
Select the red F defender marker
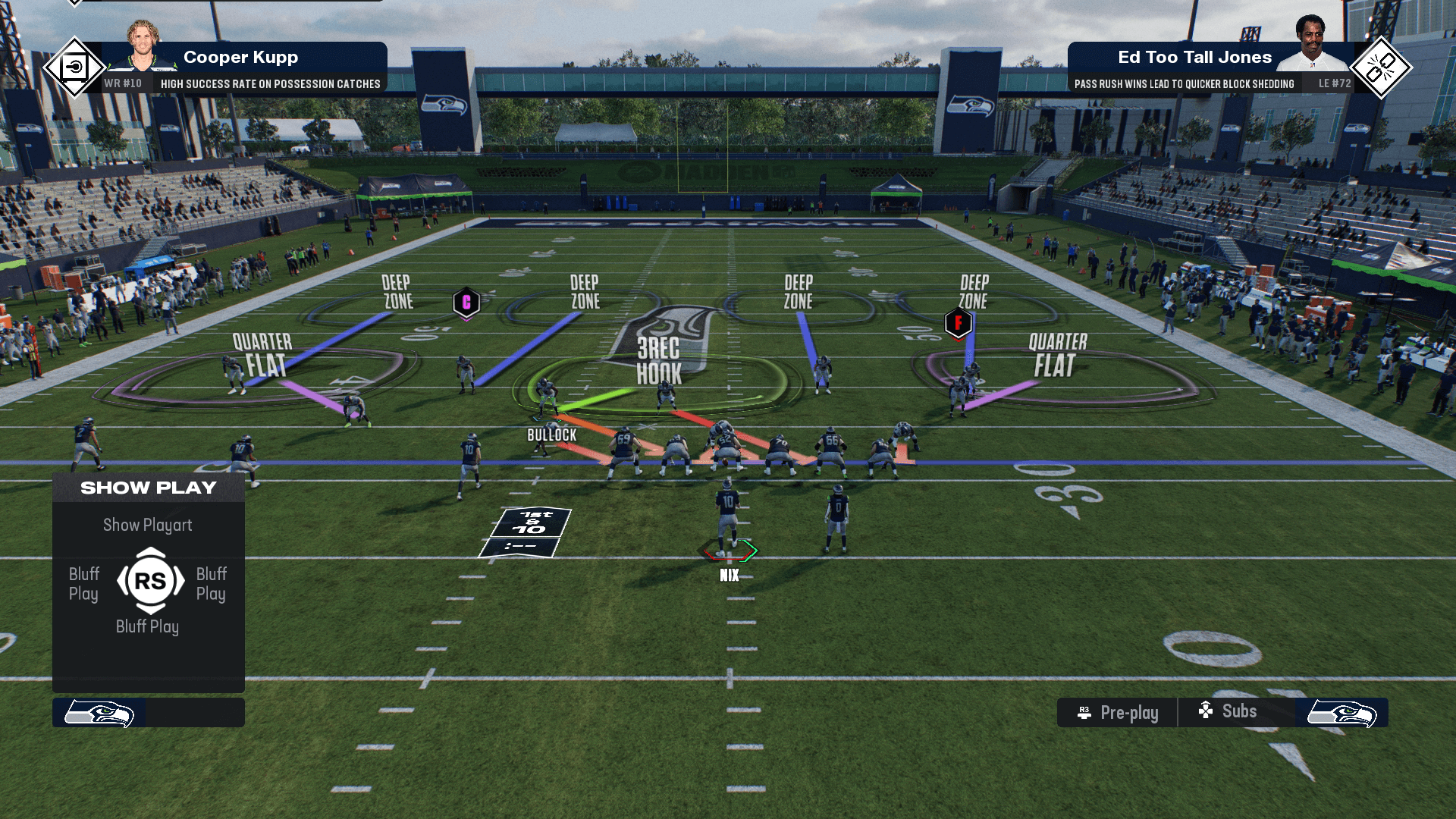click(x=958, y=323)
